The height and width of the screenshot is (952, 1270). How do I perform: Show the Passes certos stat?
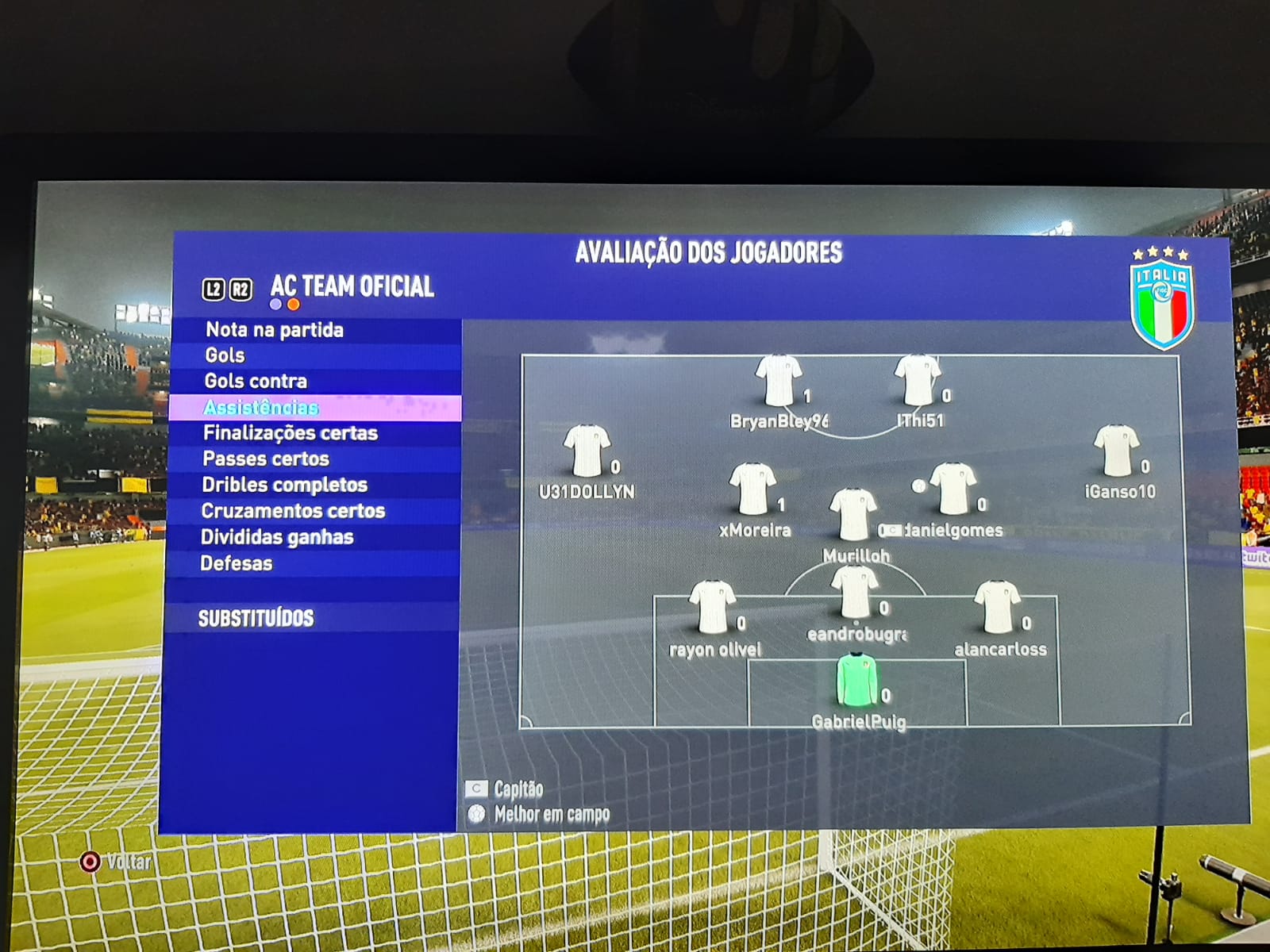(x=266, y=459)
